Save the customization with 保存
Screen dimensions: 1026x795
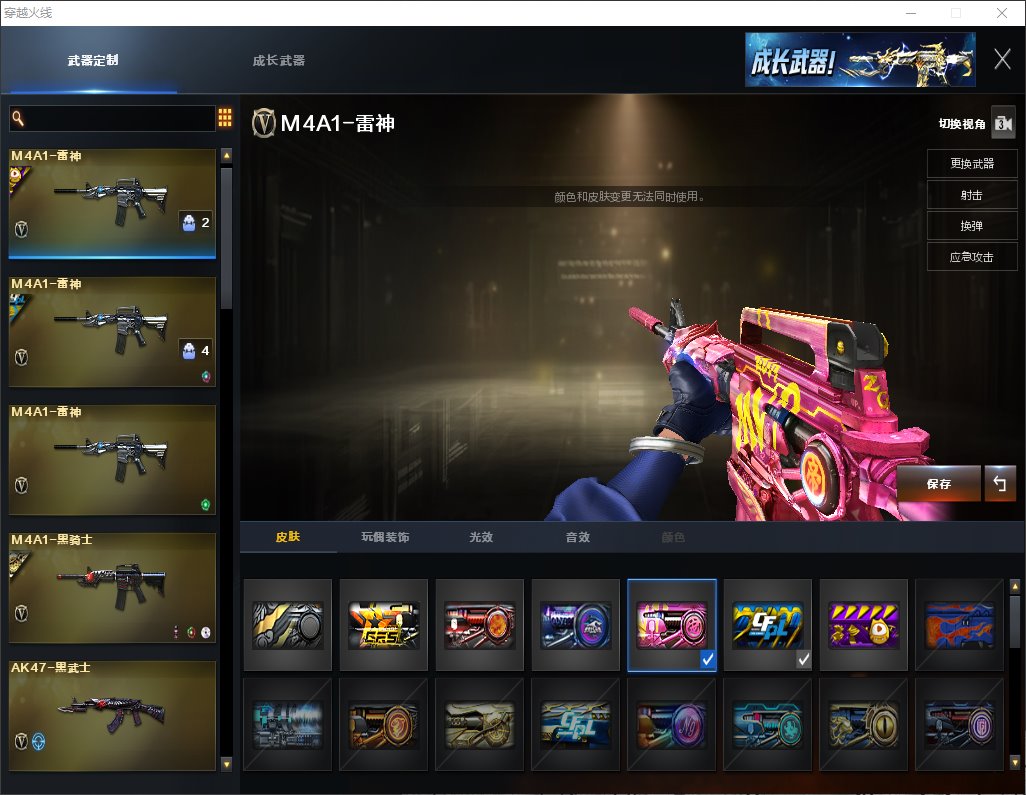click(939, 484)
